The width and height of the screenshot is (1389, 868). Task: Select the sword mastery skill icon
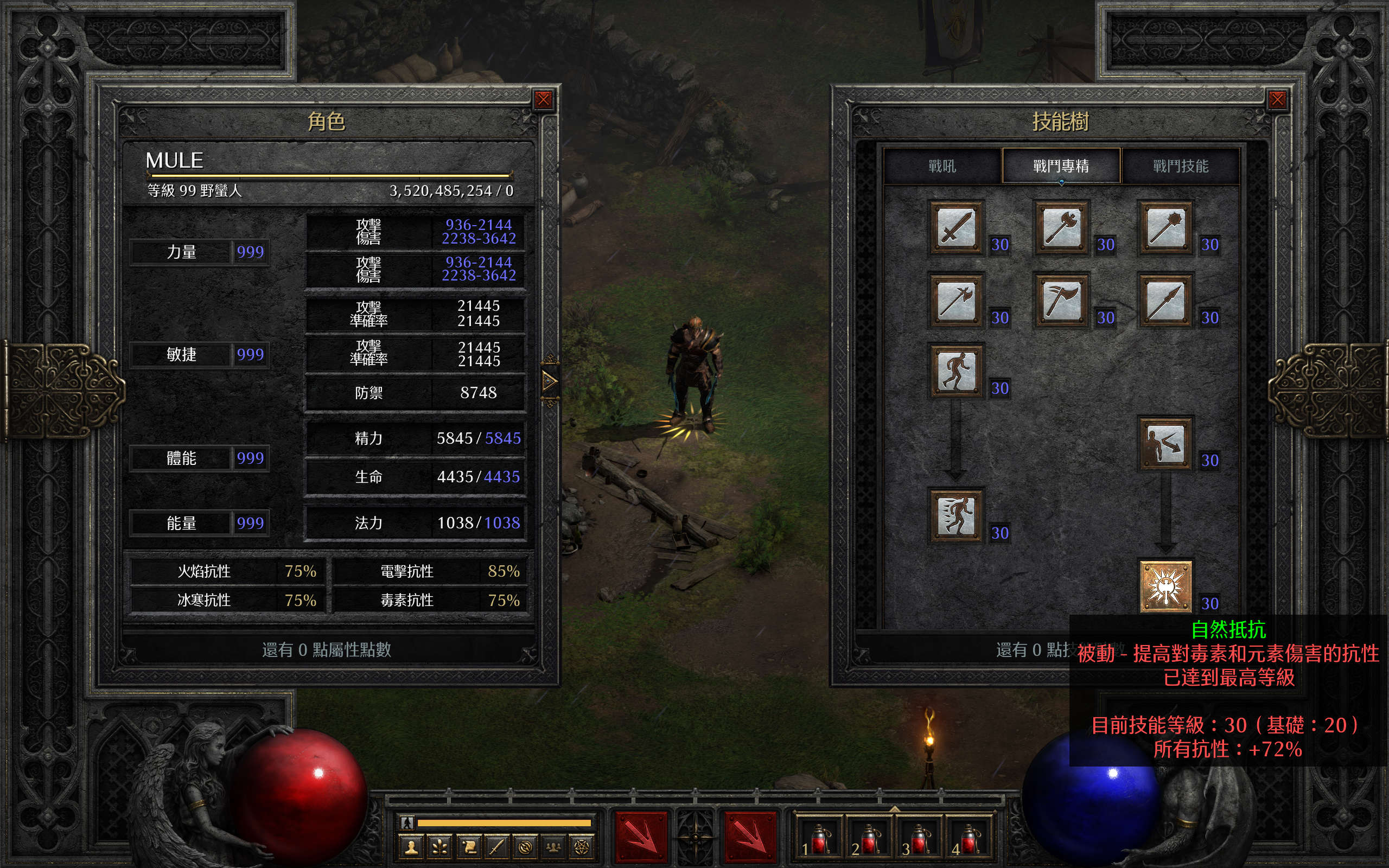[955, 227]
